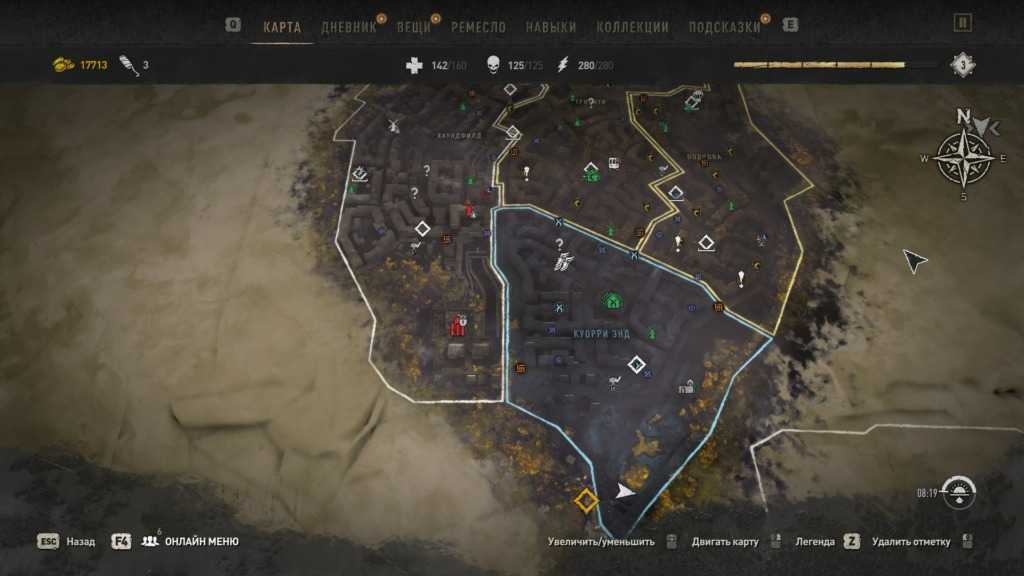Select the green safe house map marker
Screen dimensions: 1024x576
(611, 300)
